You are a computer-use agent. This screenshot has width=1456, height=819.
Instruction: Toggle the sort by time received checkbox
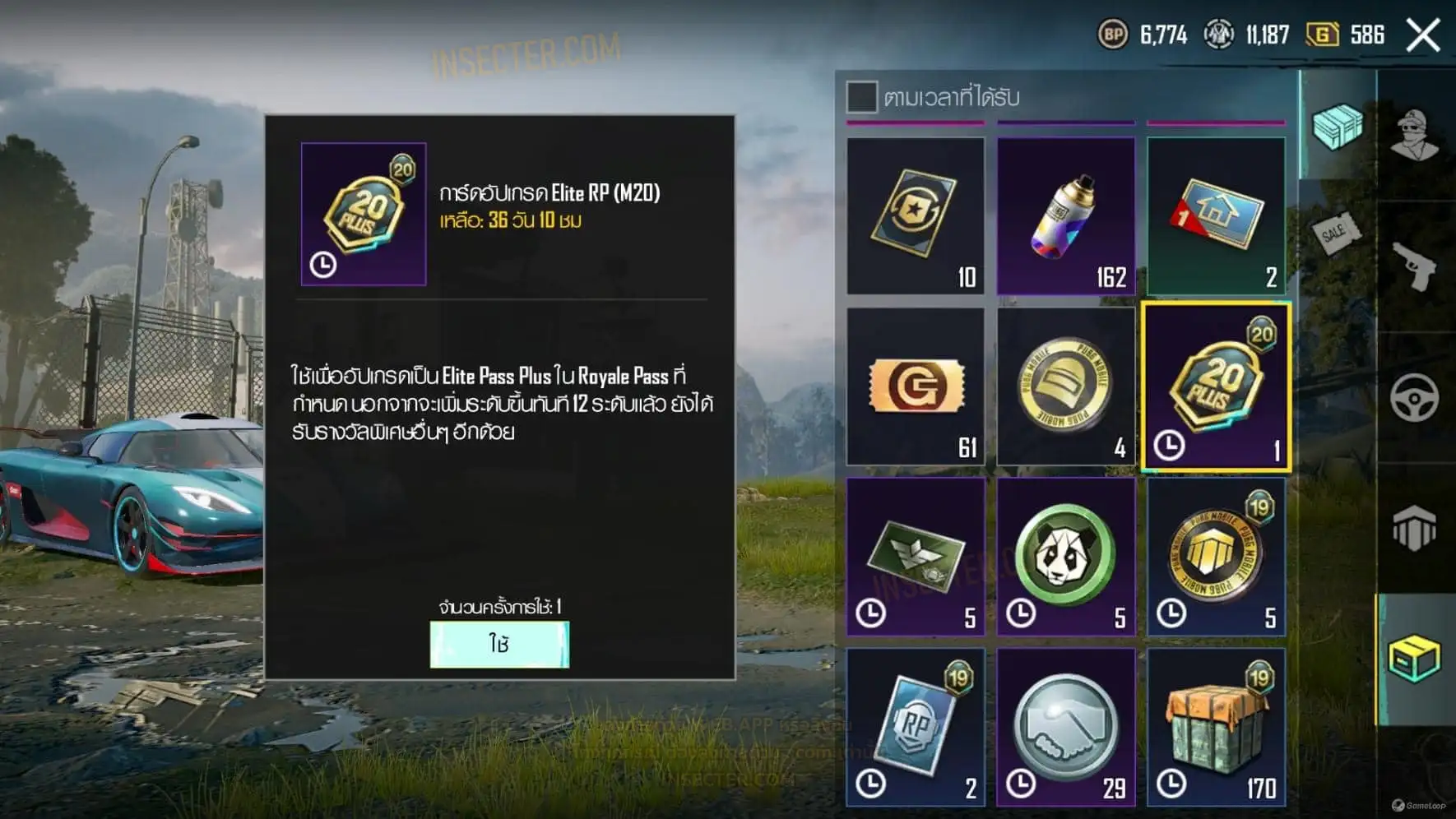(861, 97)
